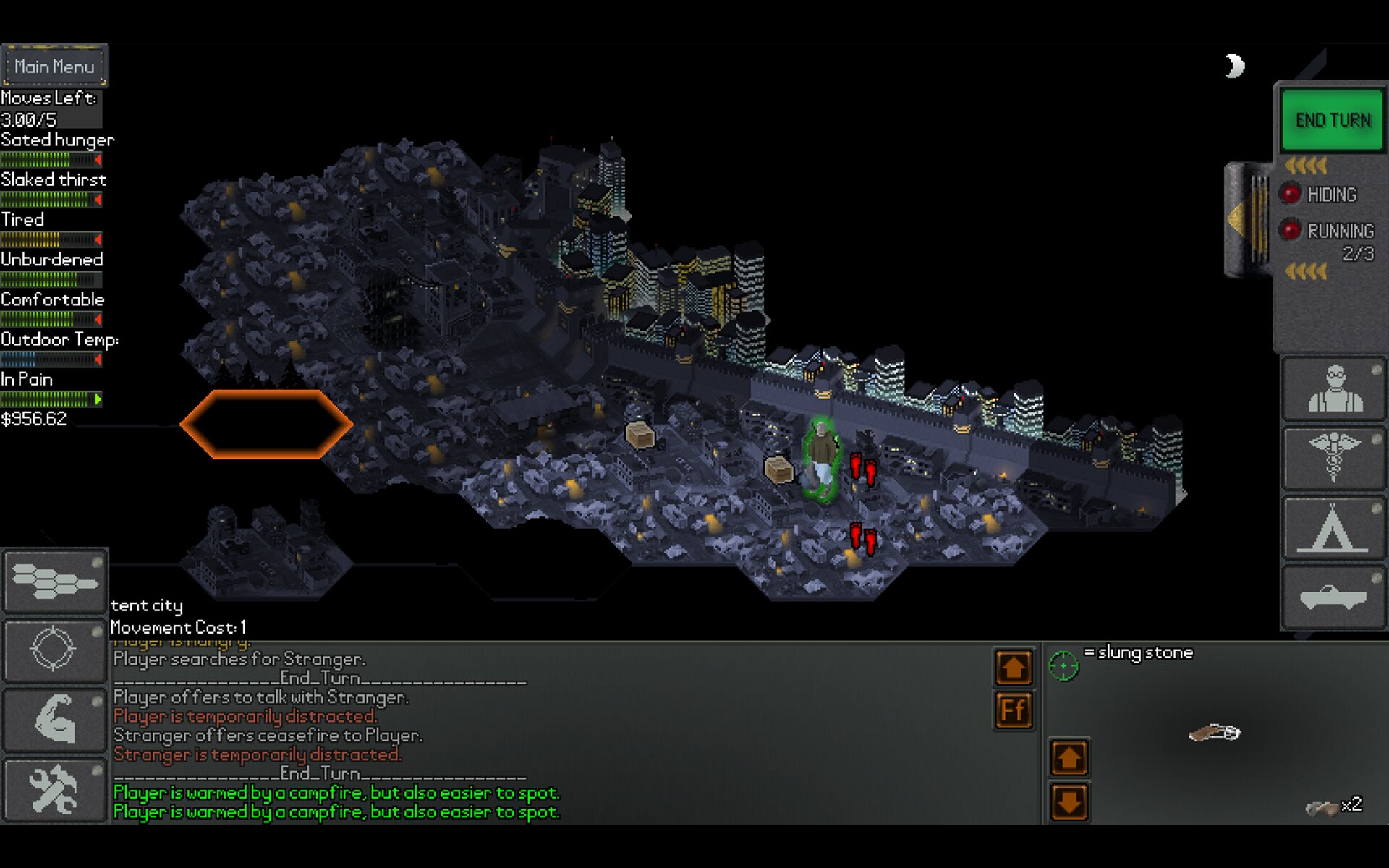Click the message log up arrow

(1014, 667)
